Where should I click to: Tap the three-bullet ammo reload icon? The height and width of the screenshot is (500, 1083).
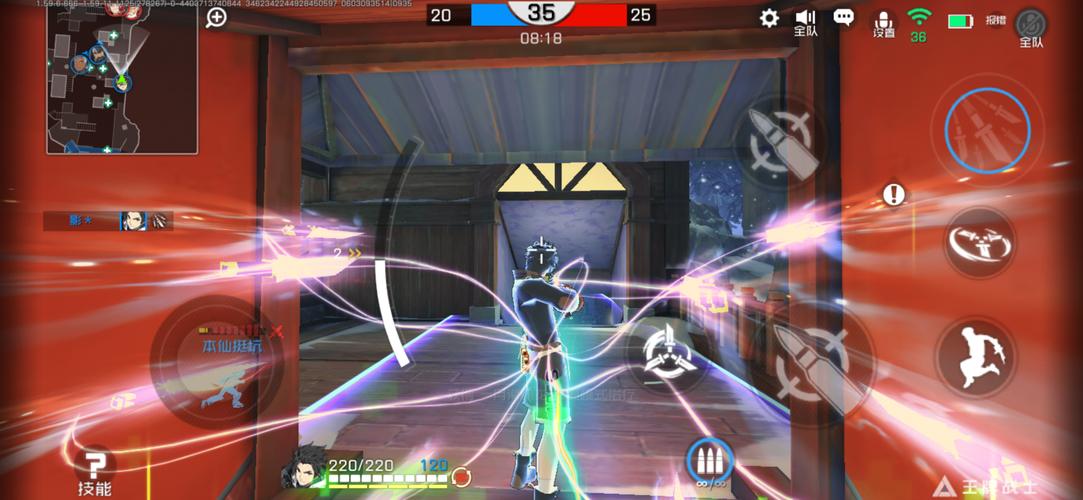click(710, 462)
